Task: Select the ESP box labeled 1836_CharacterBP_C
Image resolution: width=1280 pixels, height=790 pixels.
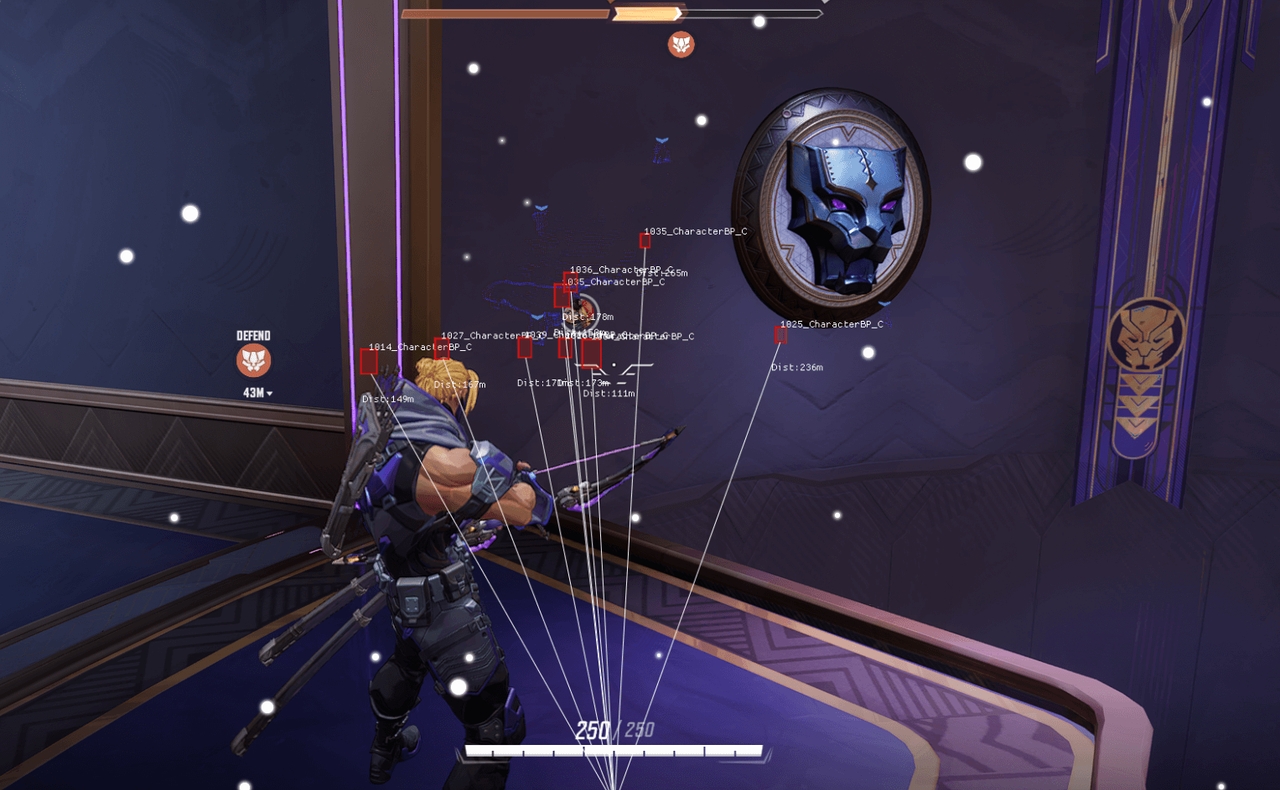Action: [x=571, y=283]
